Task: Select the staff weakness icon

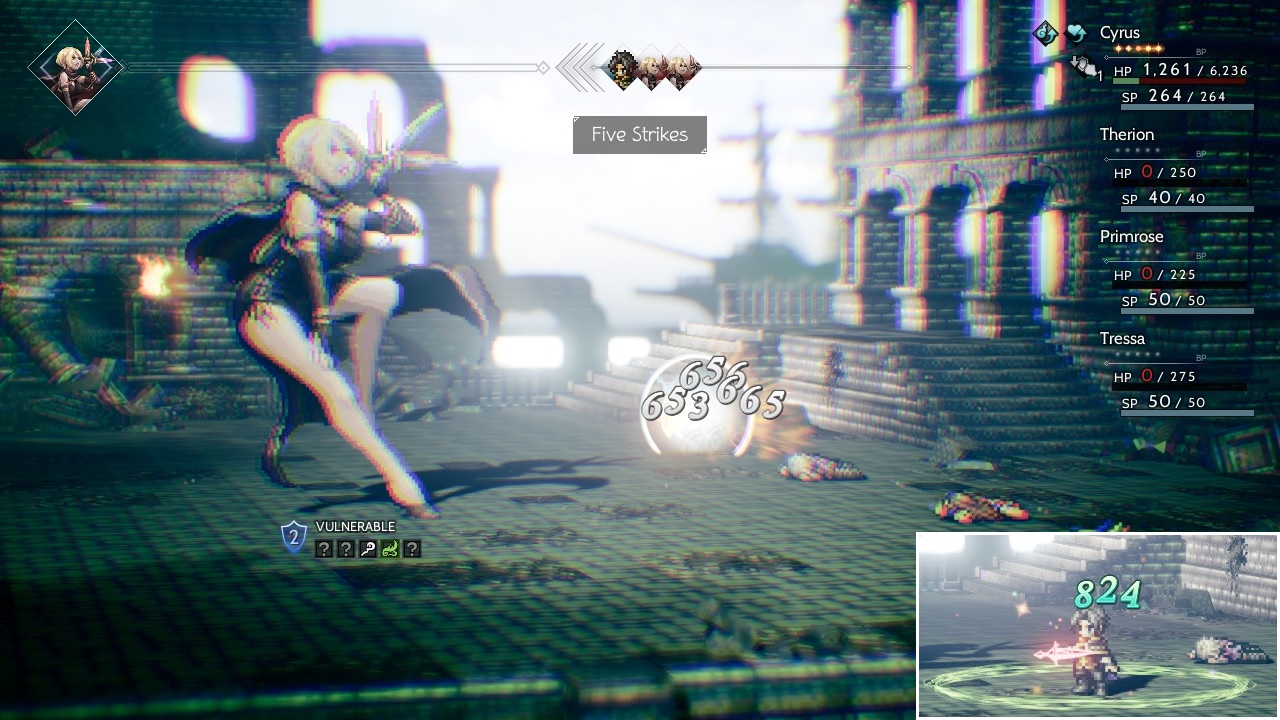Action: (367, 548)
